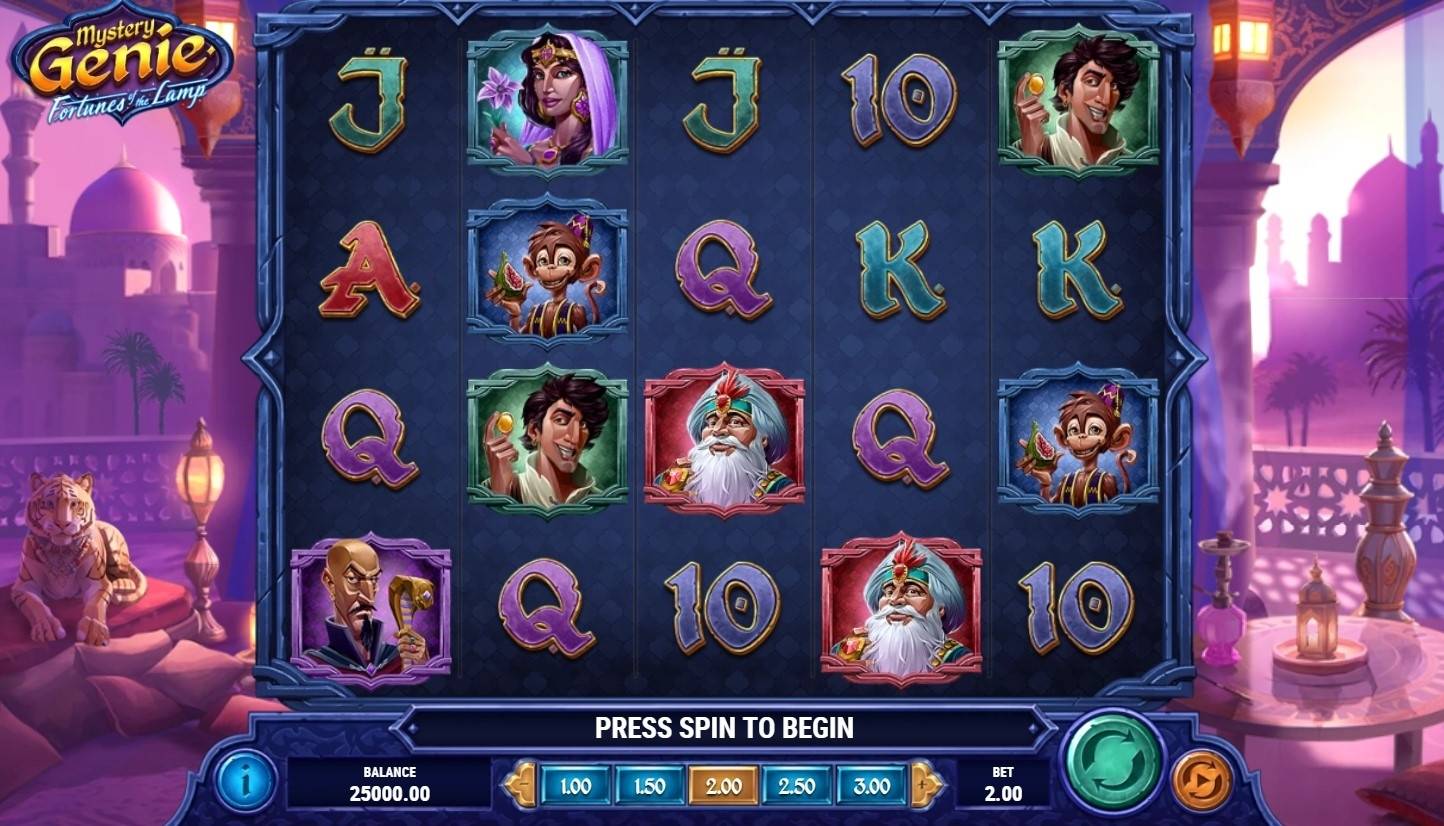Open the blue info paytable button

246,780
